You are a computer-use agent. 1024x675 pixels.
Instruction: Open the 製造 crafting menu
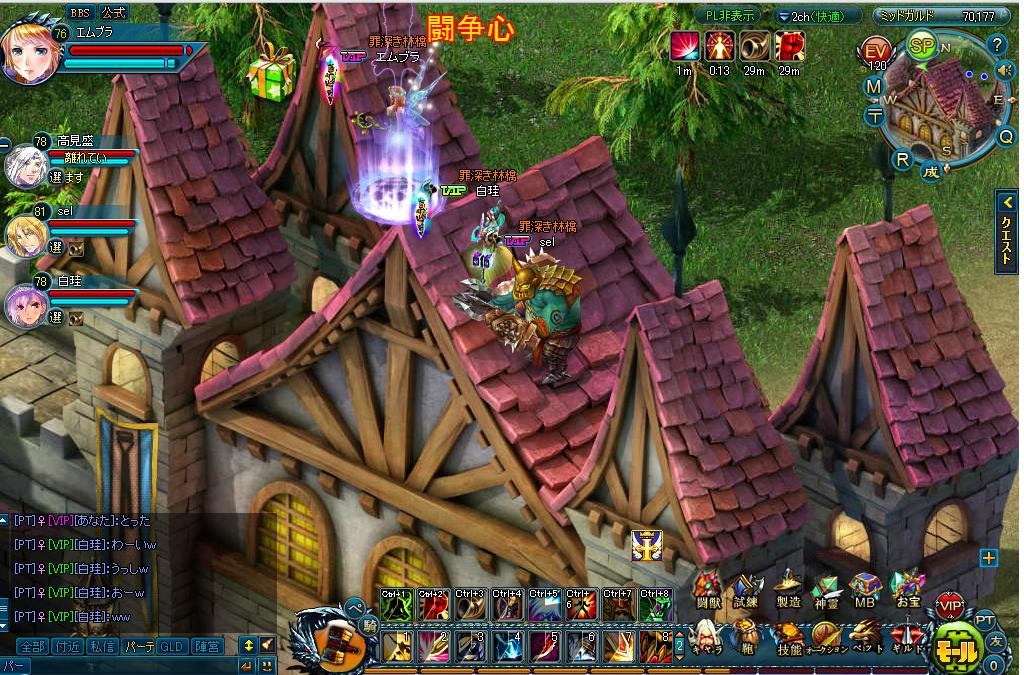click(788, 588)
